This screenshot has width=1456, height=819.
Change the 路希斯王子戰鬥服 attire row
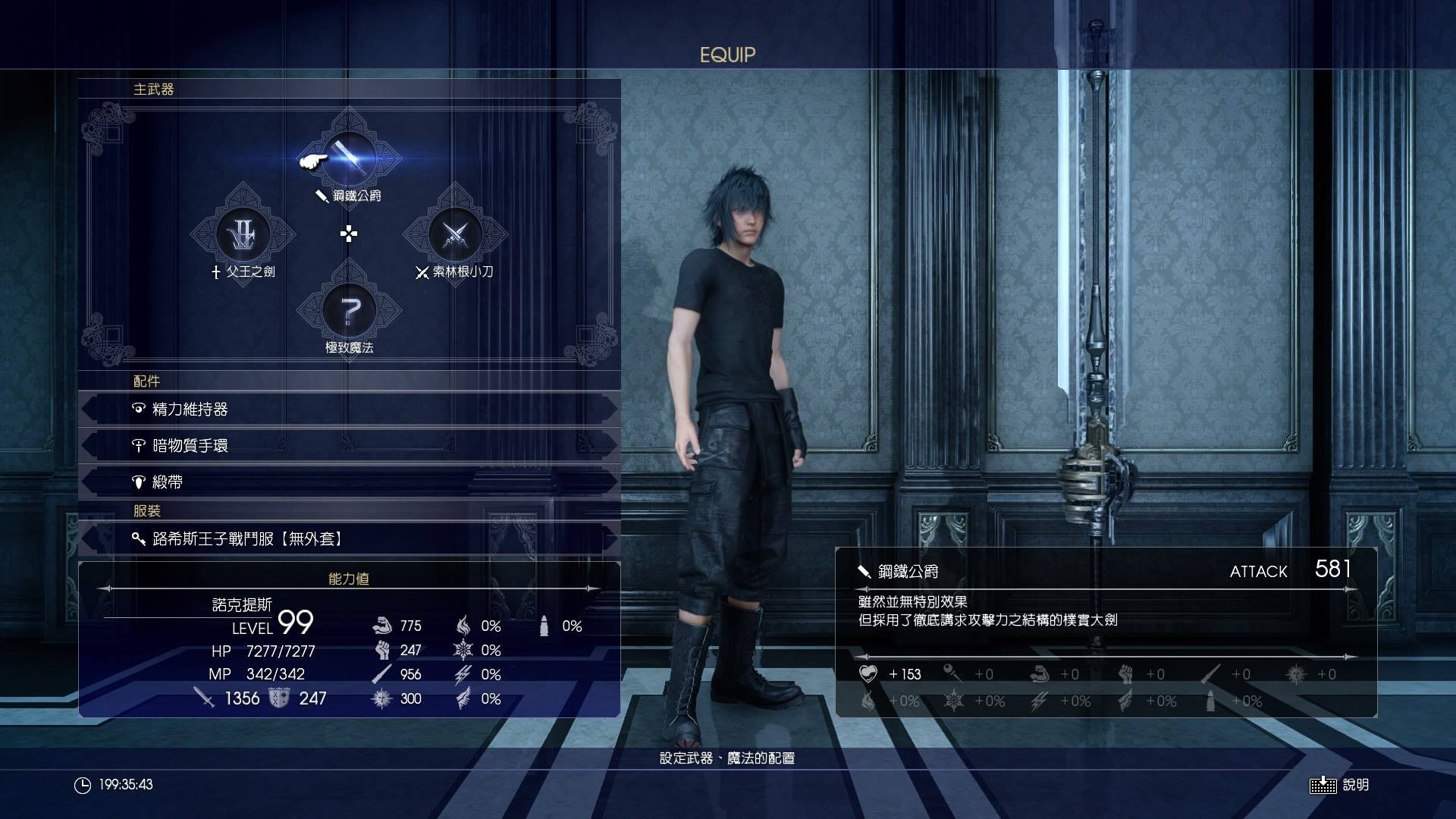(349, 539)
